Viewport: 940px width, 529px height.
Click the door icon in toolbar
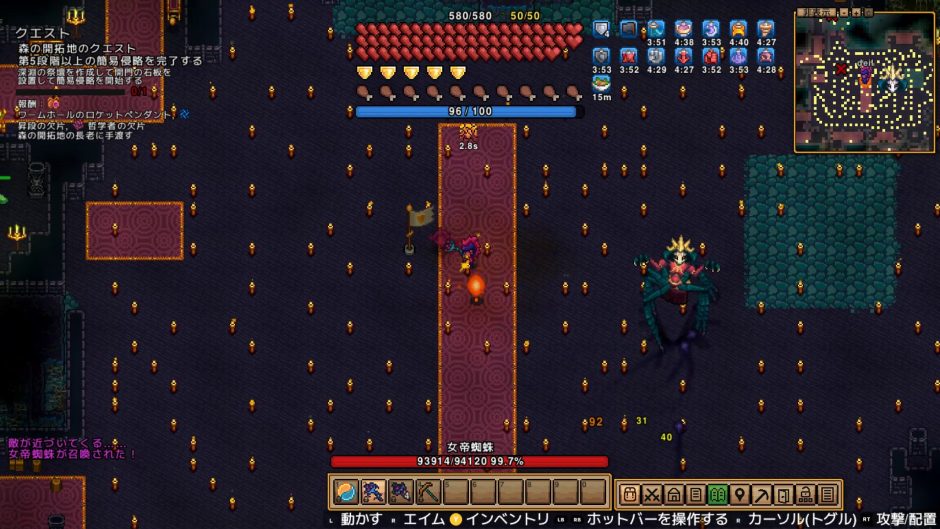[x=782, y=494]
